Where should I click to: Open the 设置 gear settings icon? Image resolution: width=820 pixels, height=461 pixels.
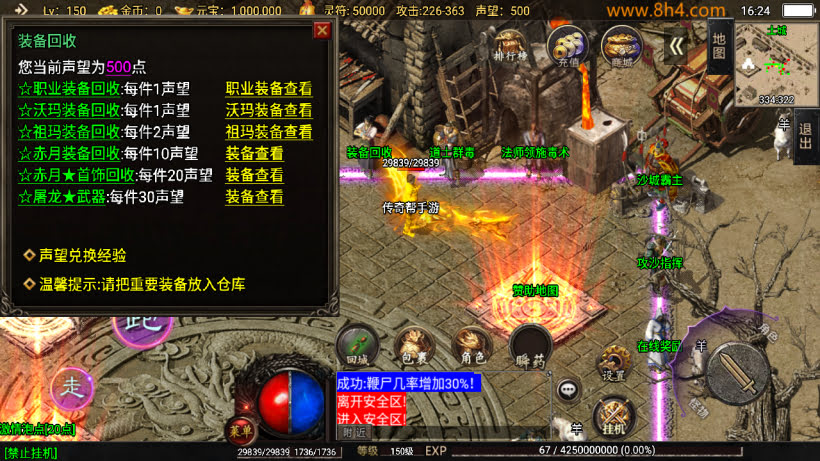(x=614, y=363)
